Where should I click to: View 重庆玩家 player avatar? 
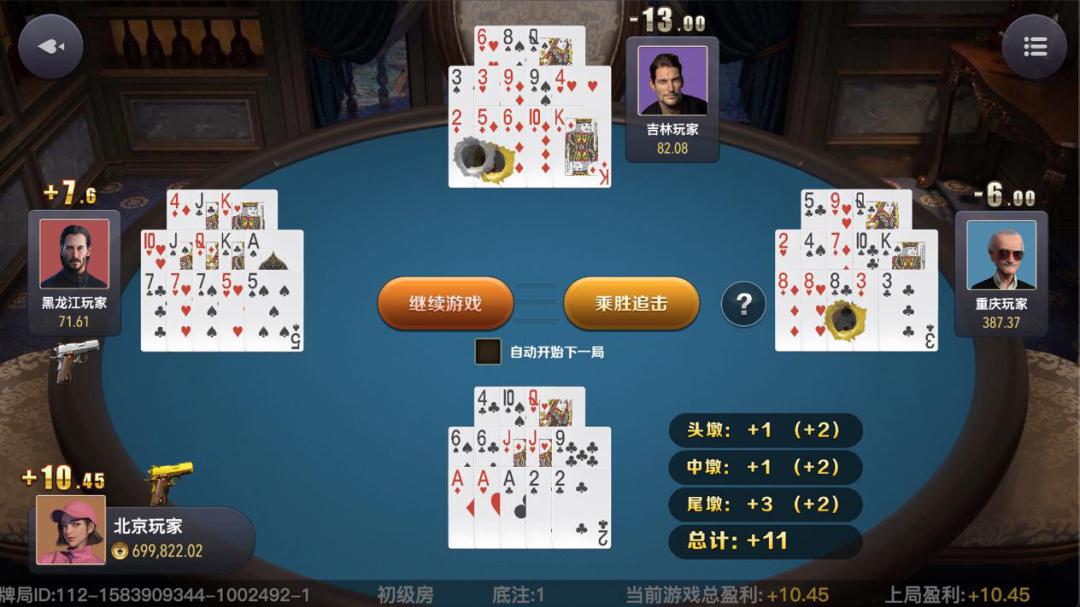click(1001, 254)
